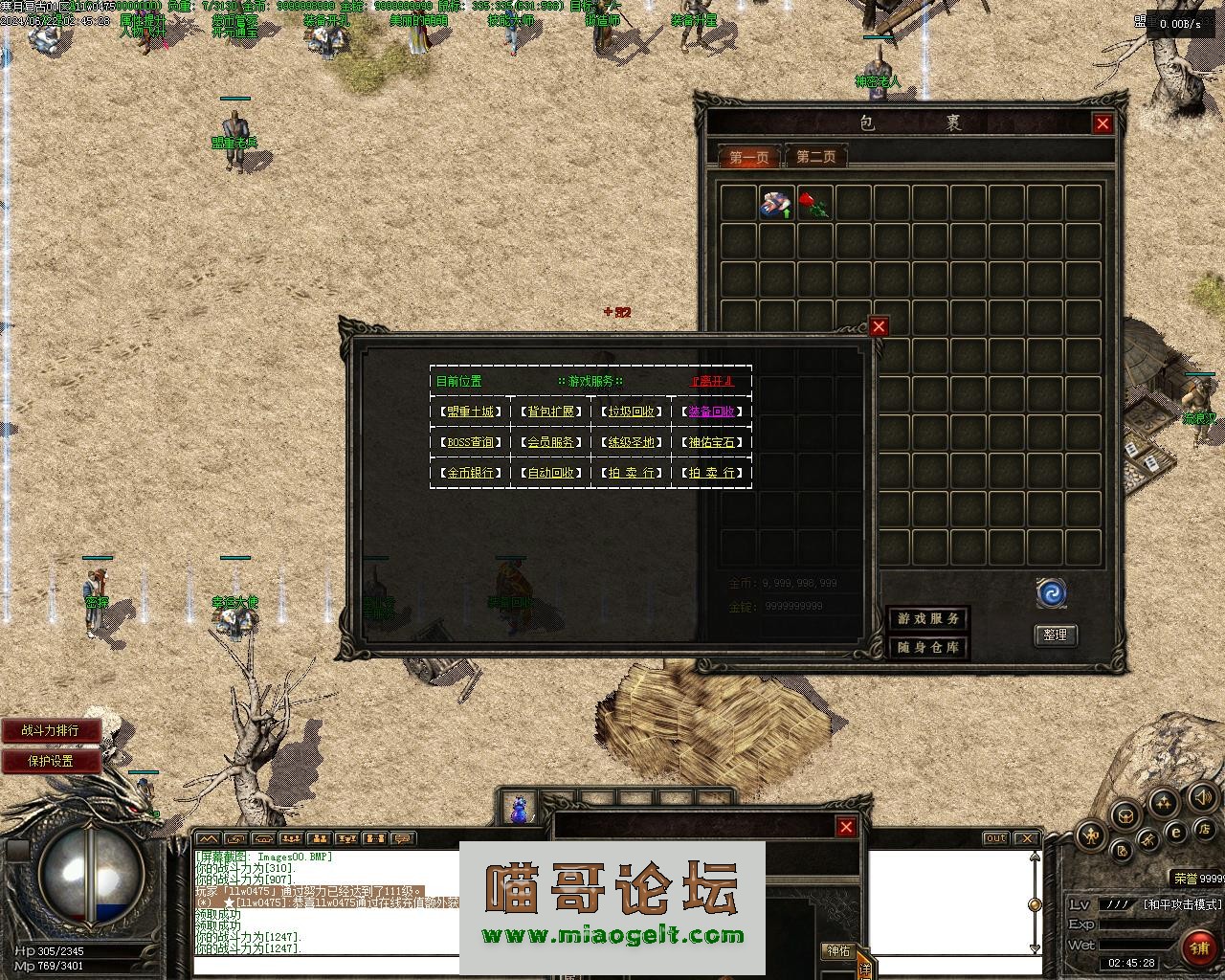Teleport to 盟重土城 via the link
Viewport: 1225px width, 980px height.
(x=470, y=412)
